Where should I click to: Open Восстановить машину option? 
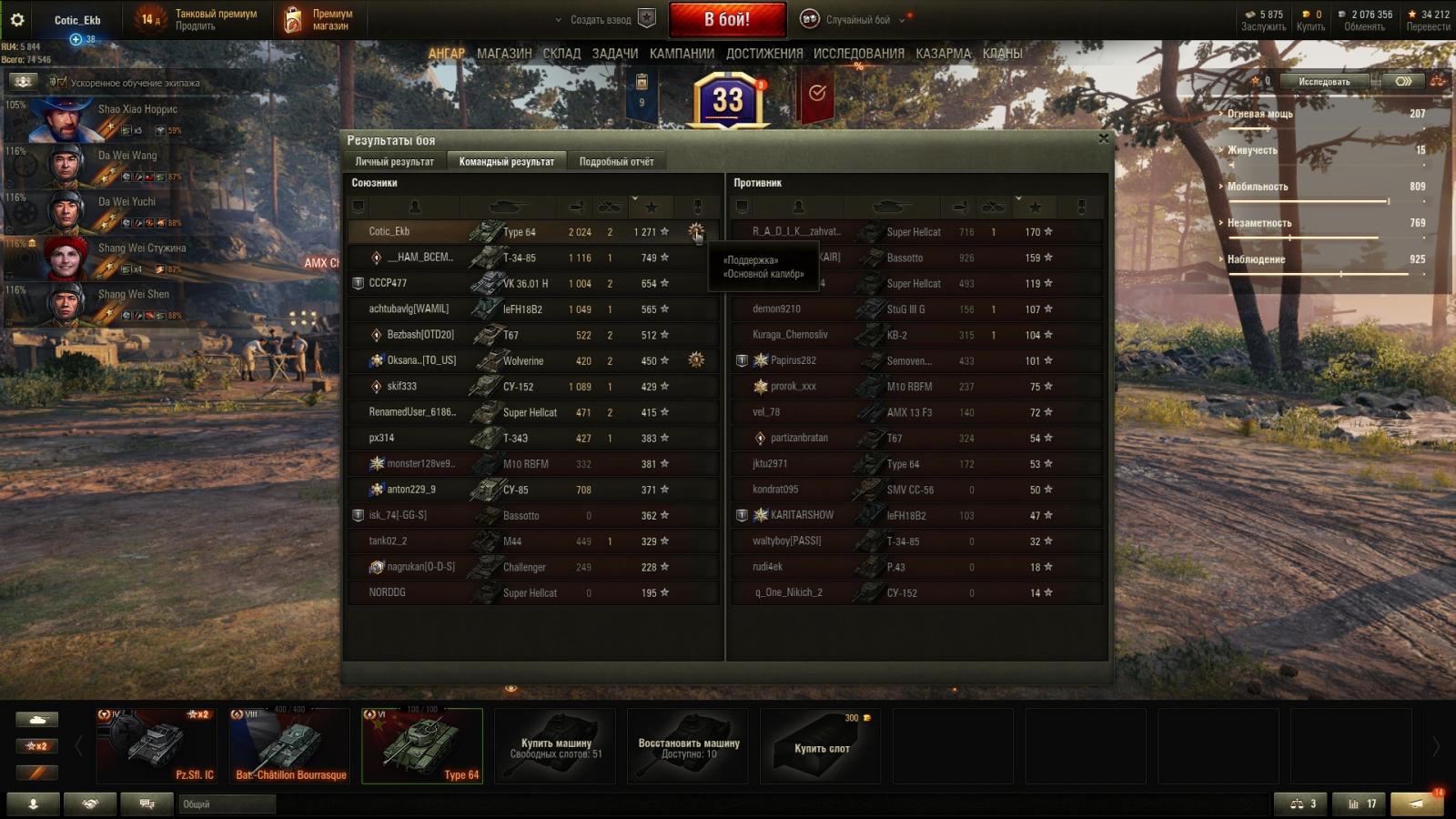pyautogui.click(x=689, y=747)
